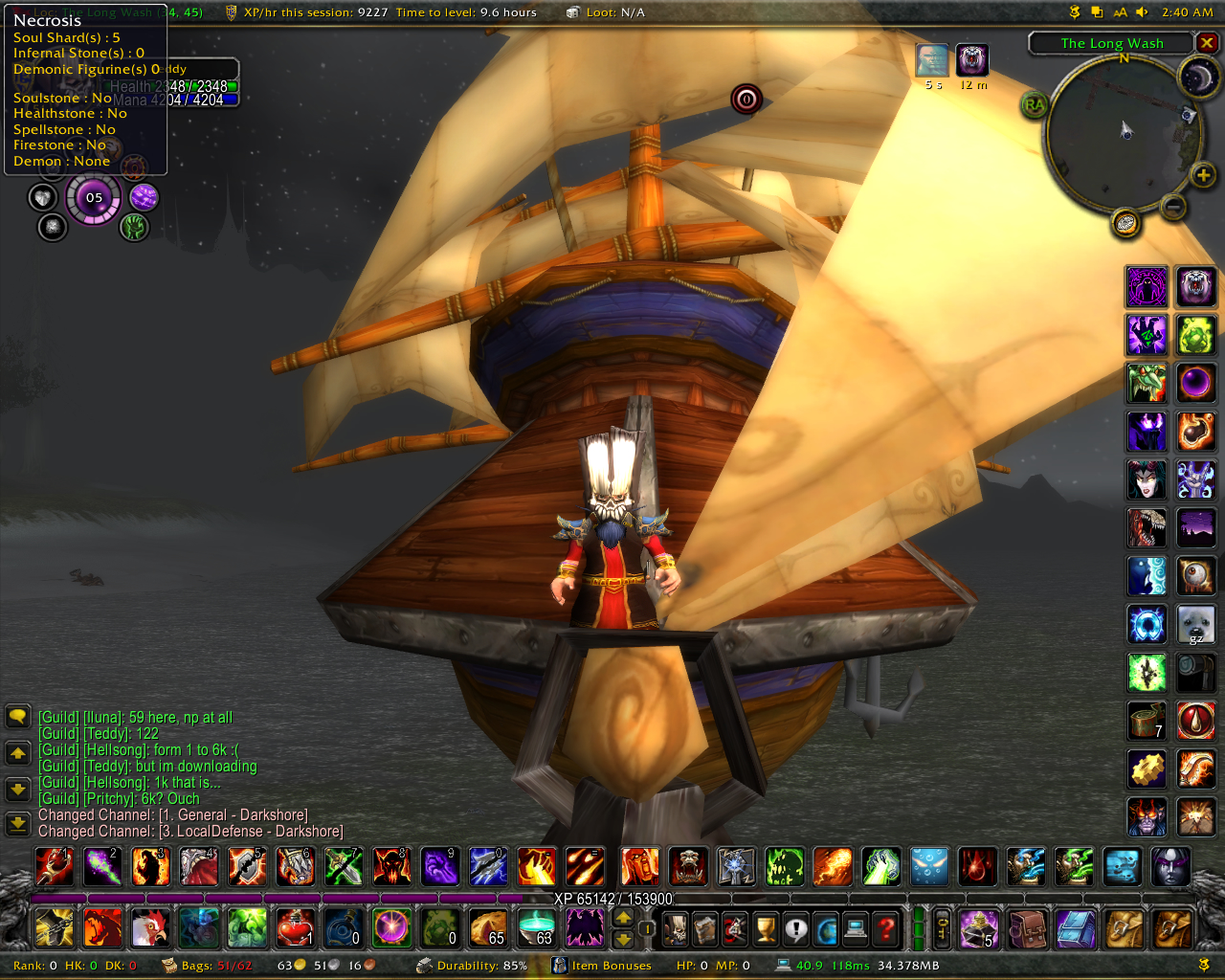Click the Necrosis soul shard sphere
The height and width of the screenshot is (980, 1225).
(x=94, y=198)
